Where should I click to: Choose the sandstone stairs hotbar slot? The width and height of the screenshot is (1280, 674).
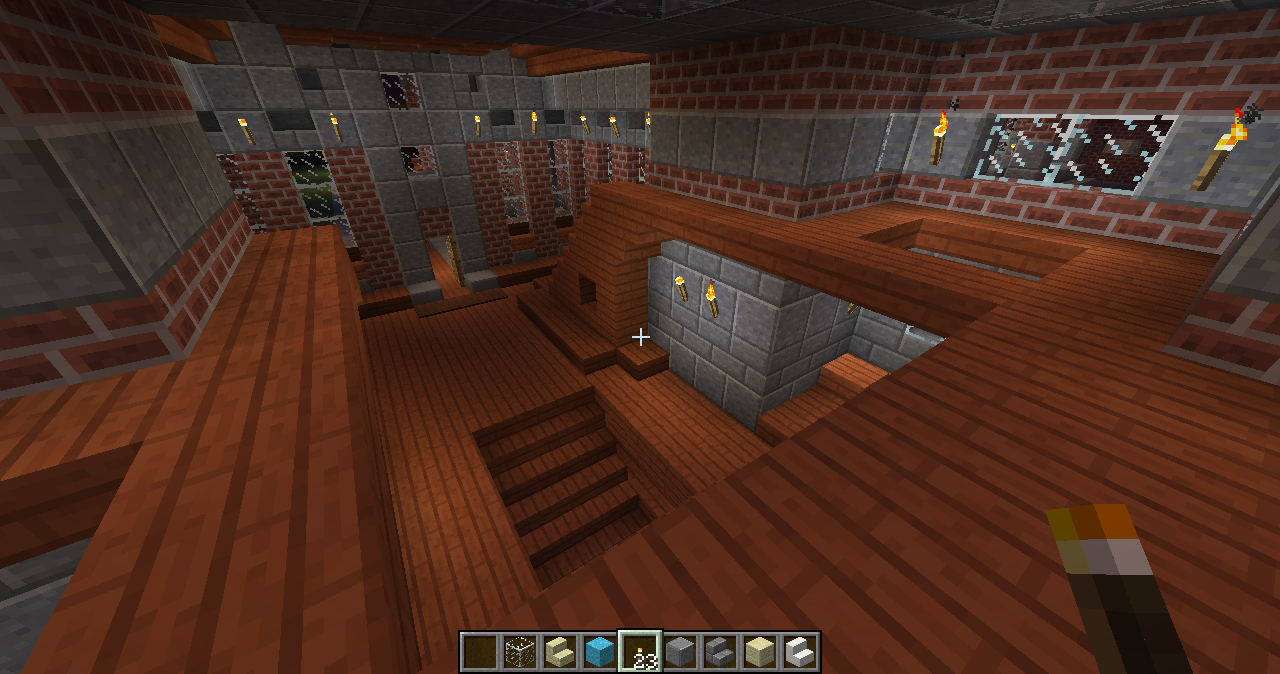(560, 652)
